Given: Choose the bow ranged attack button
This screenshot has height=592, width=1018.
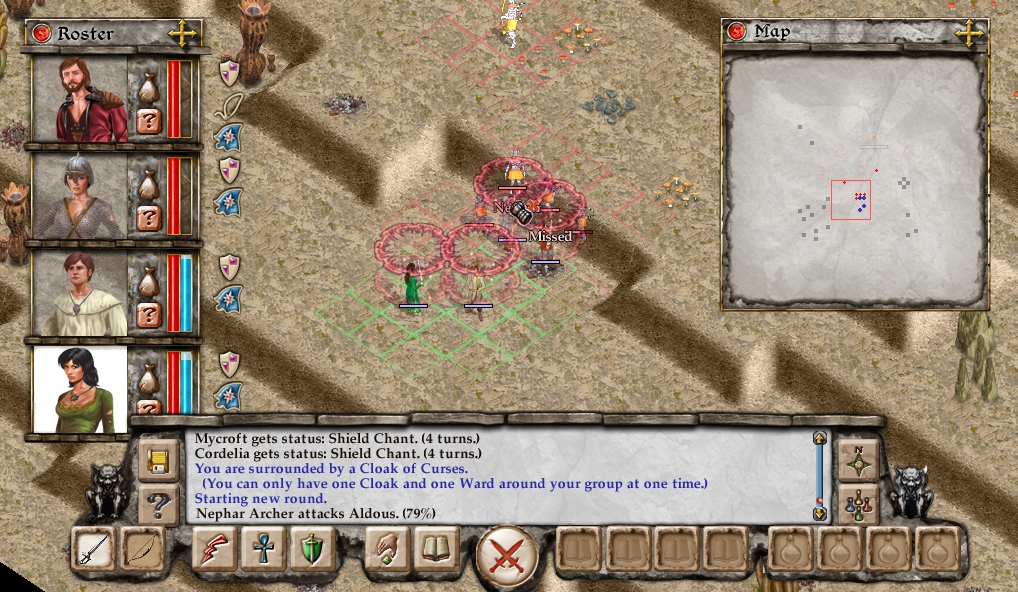Looking at the screenshot, I should [x=141, y=550].
